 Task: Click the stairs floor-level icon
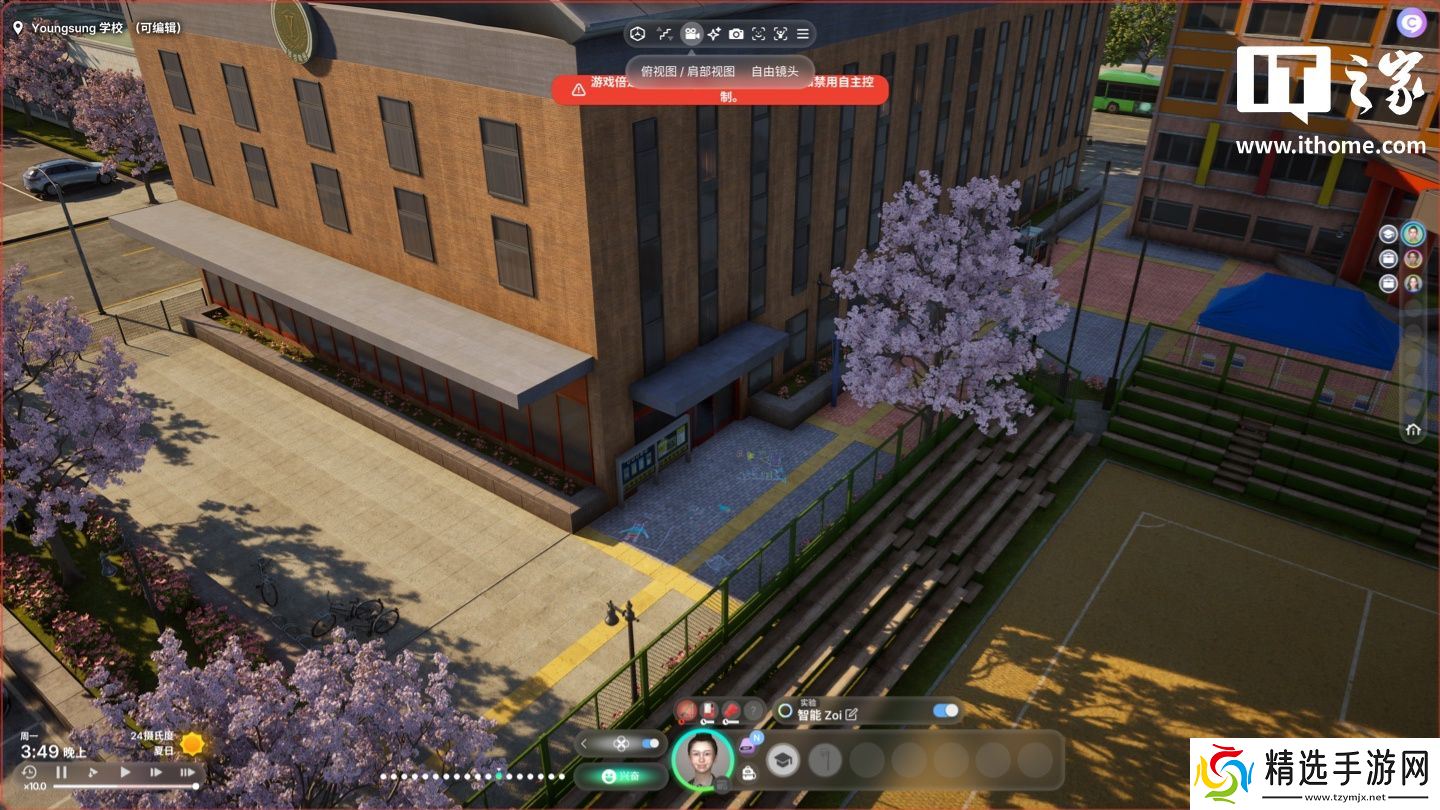tap(664, 34)
